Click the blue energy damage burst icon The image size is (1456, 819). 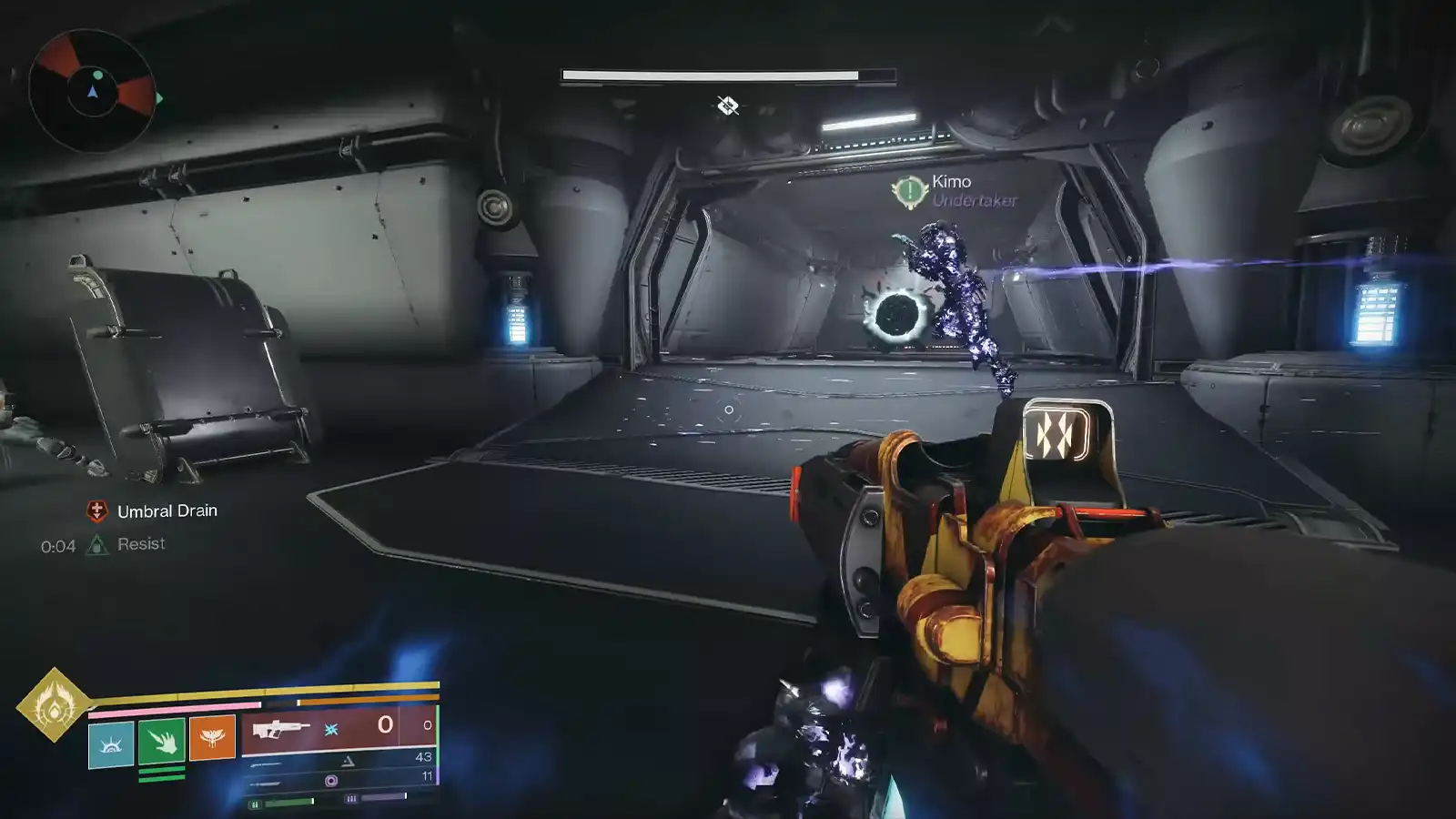(329, 727)
